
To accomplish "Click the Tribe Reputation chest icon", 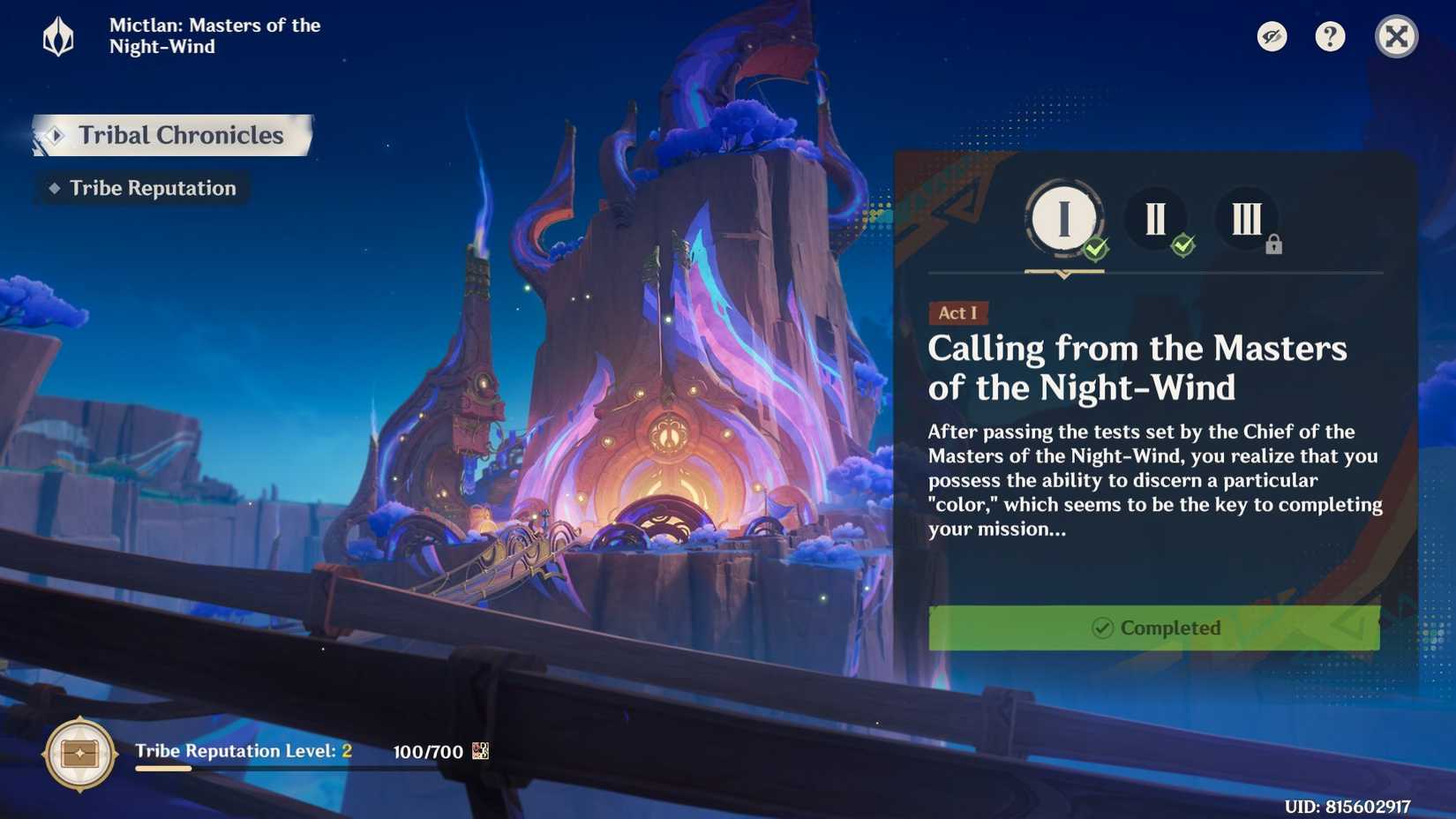I will click(79, 754).
